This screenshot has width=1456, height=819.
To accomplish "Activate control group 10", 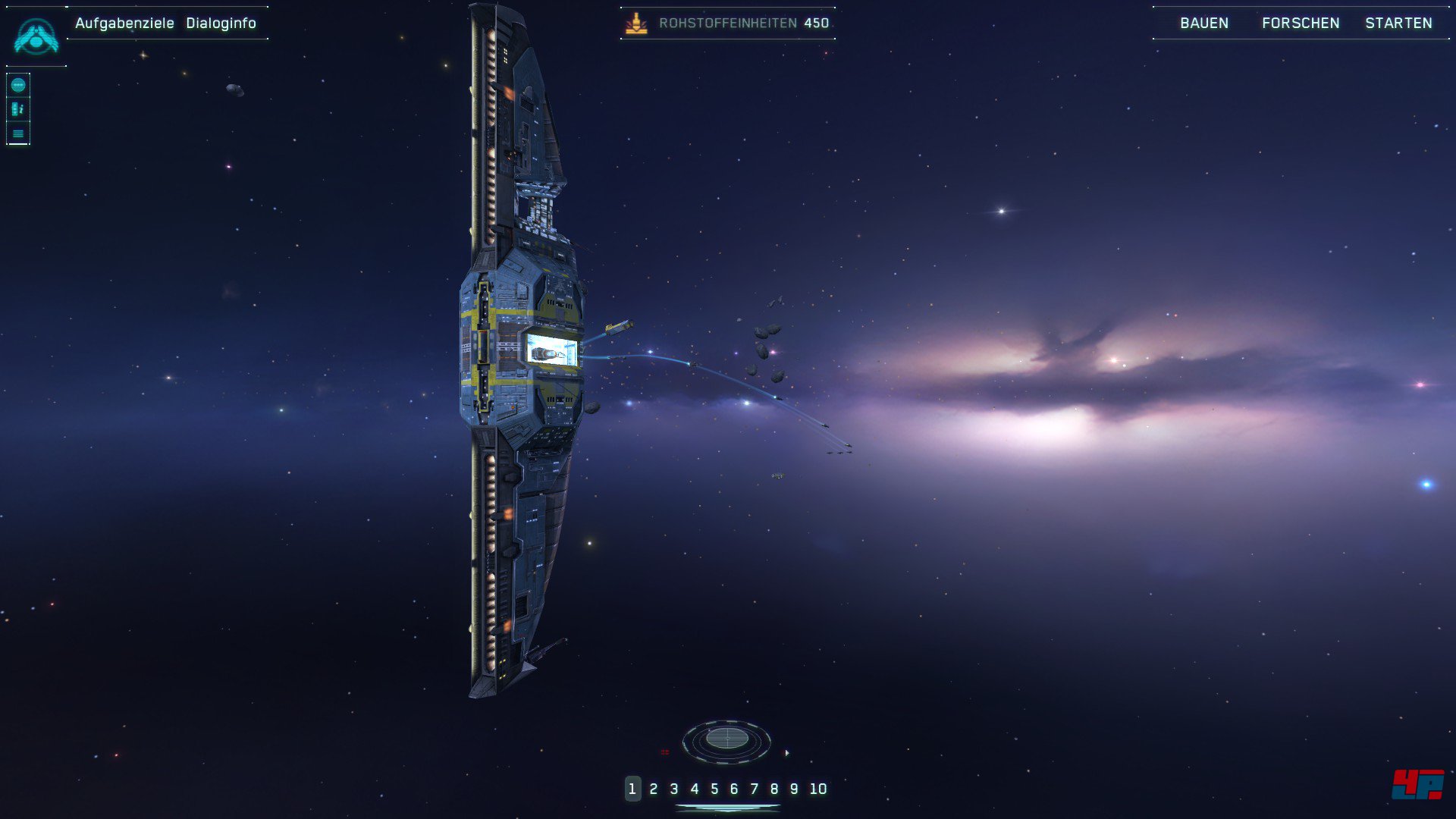I will pyautogui.click(x=817, y=789).
